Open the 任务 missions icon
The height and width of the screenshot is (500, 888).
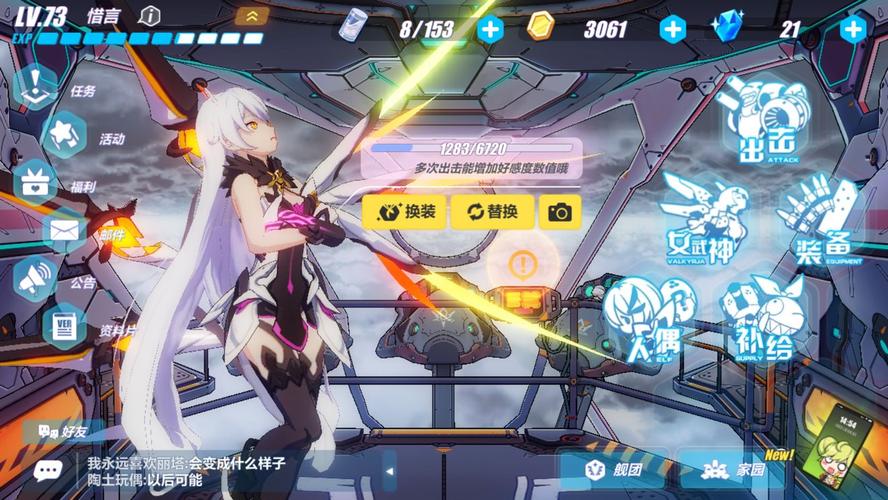click(x=38, y=87)
